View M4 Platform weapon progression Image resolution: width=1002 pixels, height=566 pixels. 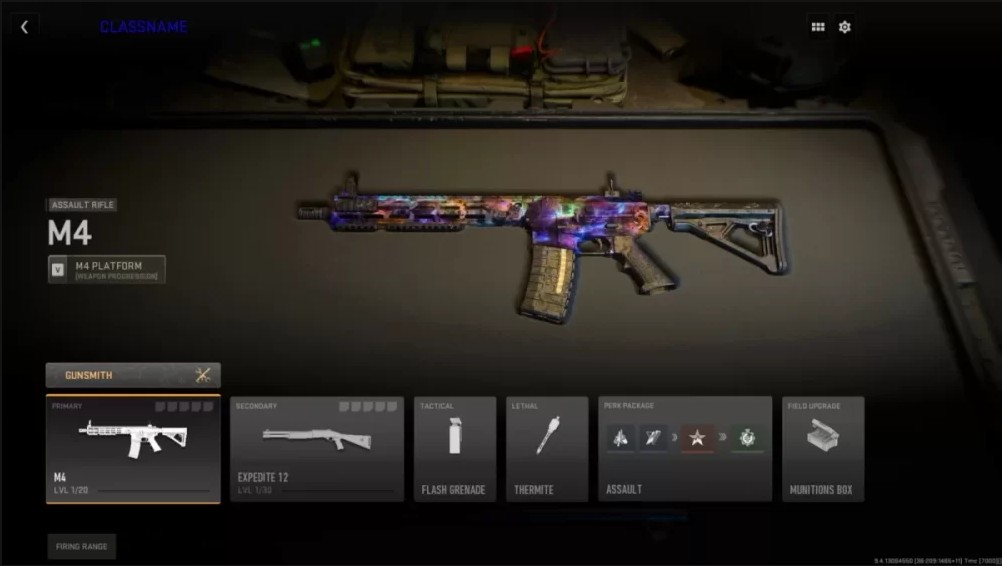coord(107,270)
